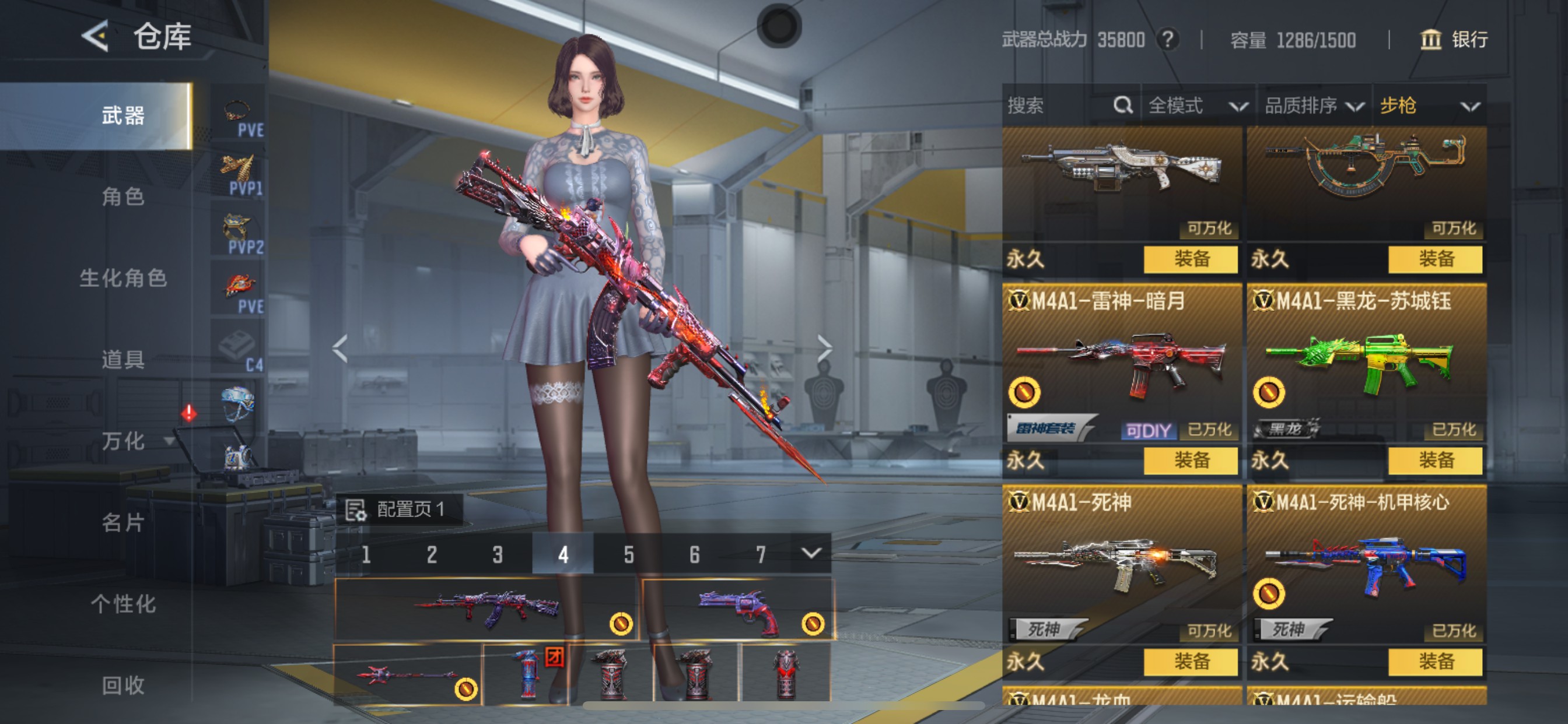The image size is (1568, 724).
Task: Open the 步枪 weapon type dropdown
Action: (x=1428, y=106)
